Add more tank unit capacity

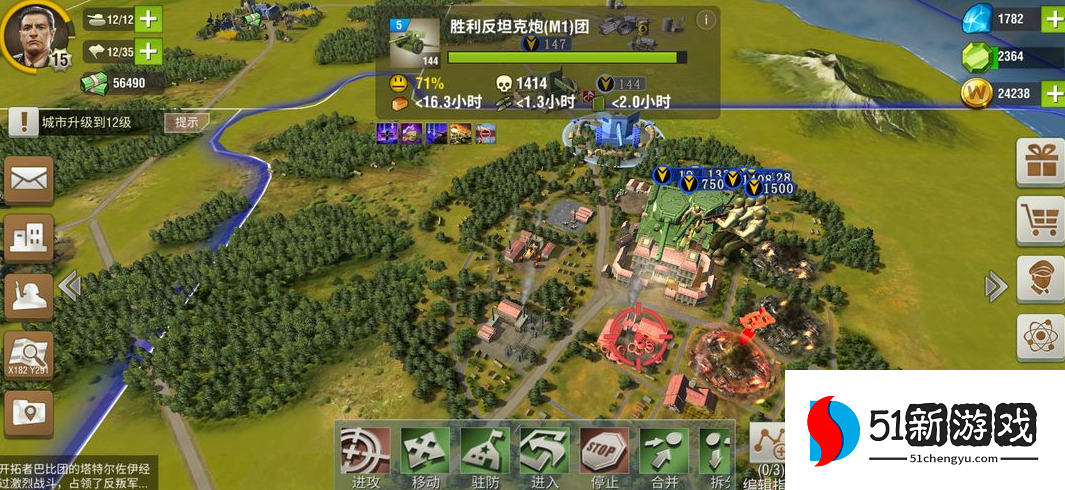tap(147, 19)
